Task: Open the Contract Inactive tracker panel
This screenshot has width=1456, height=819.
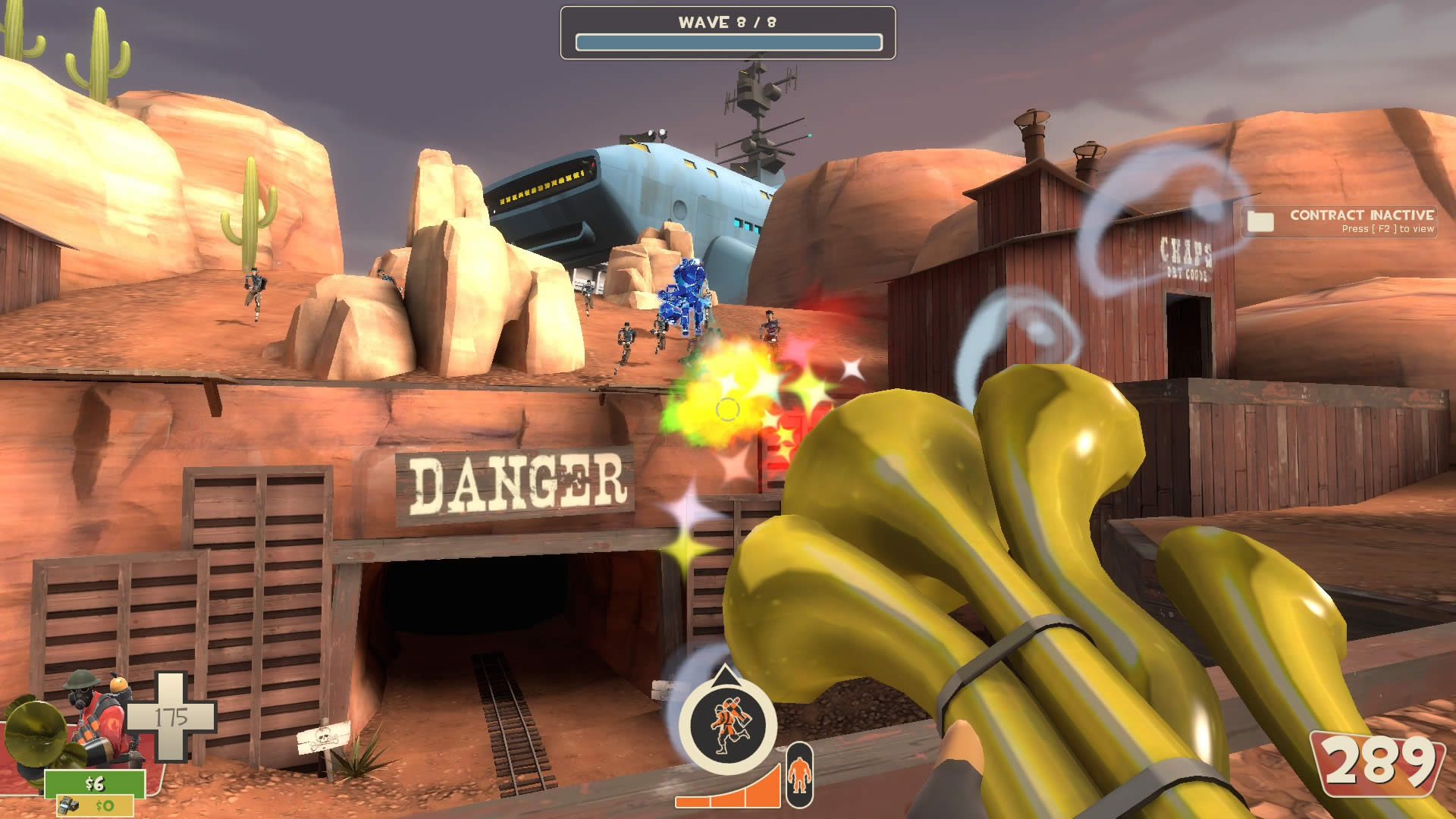Action: [x=1360, y=221]
